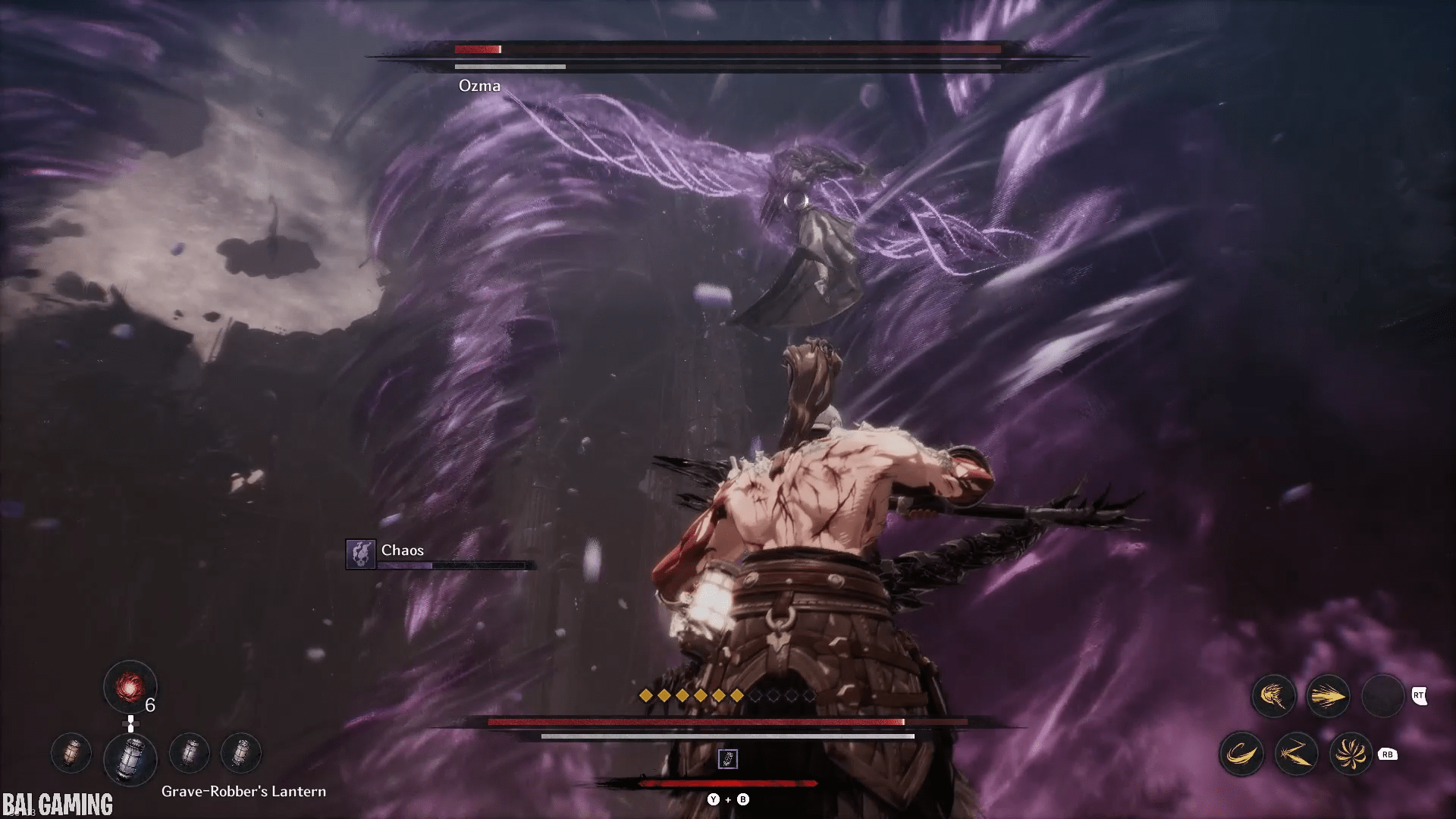Image resolution: width=1456 pixels, height=819 pixels.
Task: Activate the crescent slash skill
Action: (x=1241, y=754)
